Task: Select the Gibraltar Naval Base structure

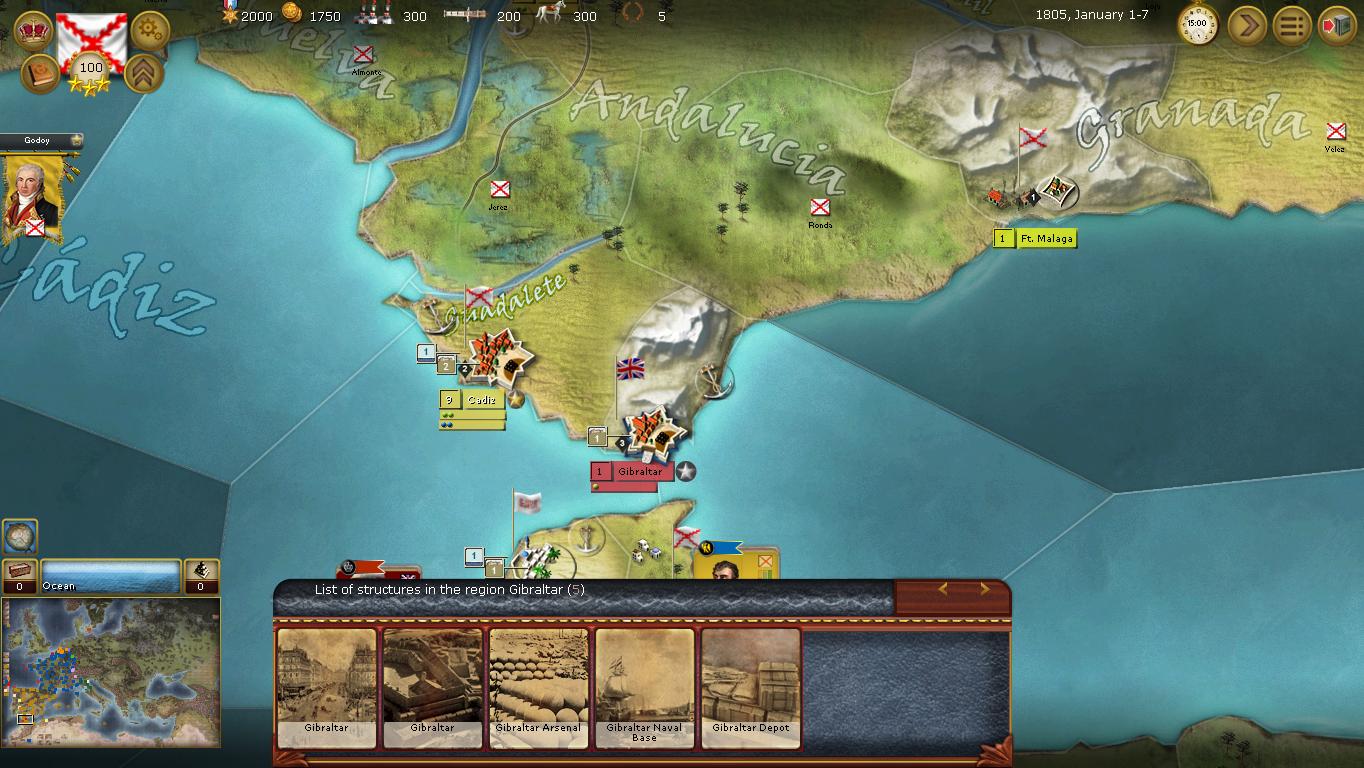Action: coord(644,687)
